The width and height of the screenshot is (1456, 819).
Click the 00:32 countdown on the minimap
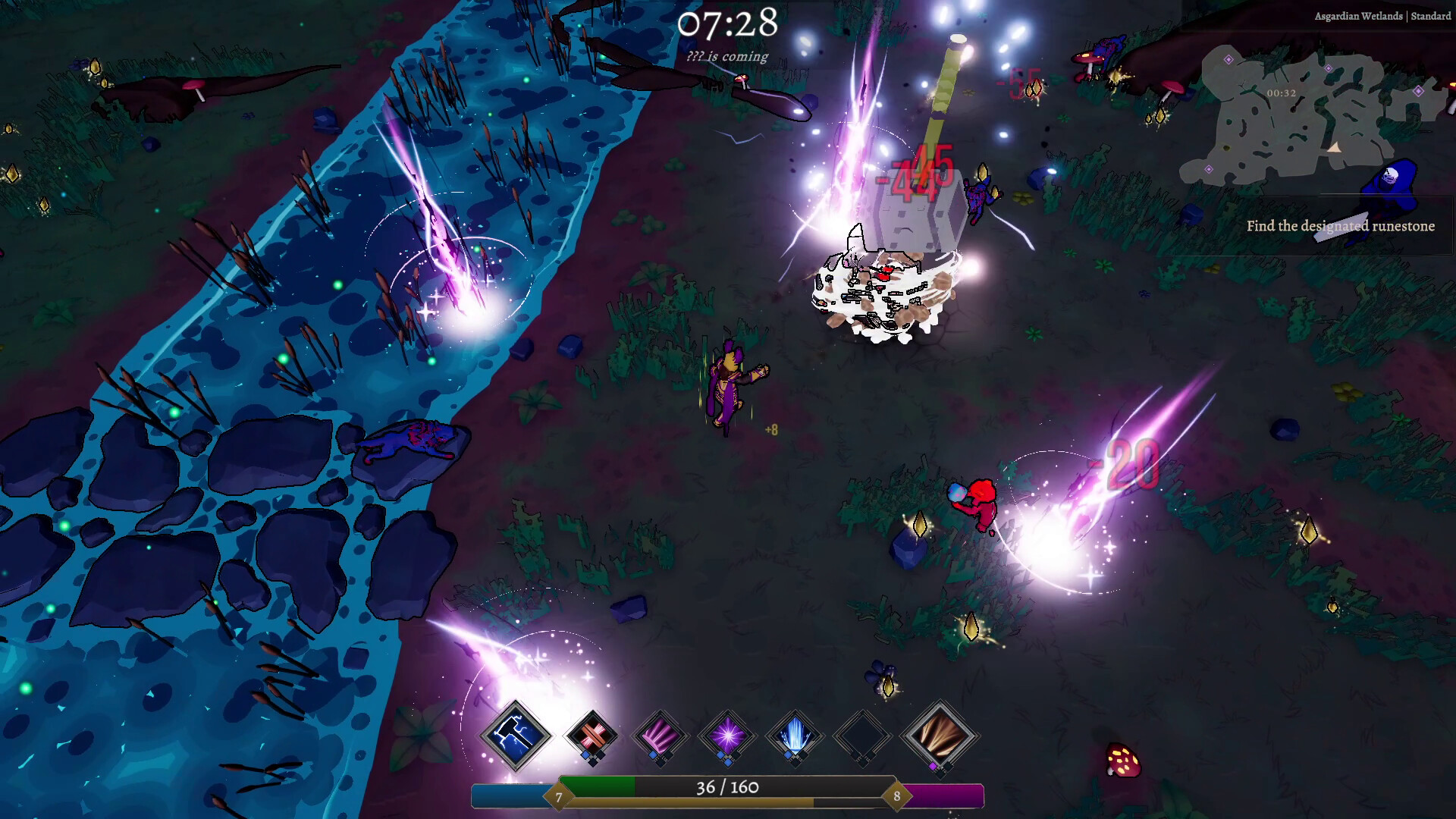pyautogui.click(x=1281, y=93)
